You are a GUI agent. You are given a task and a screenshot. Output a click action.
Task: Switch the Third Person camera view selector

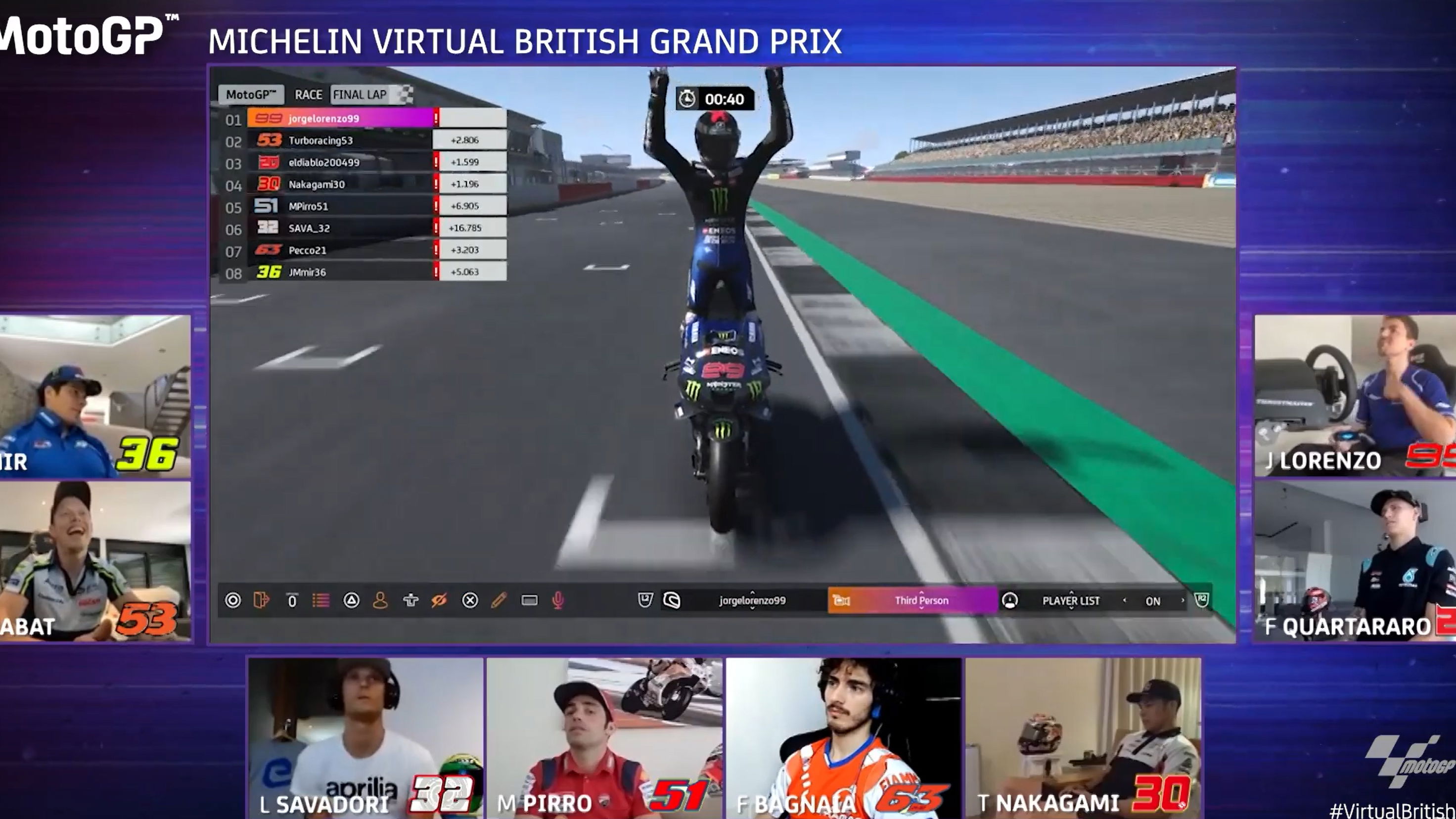[x=921, y=600]
